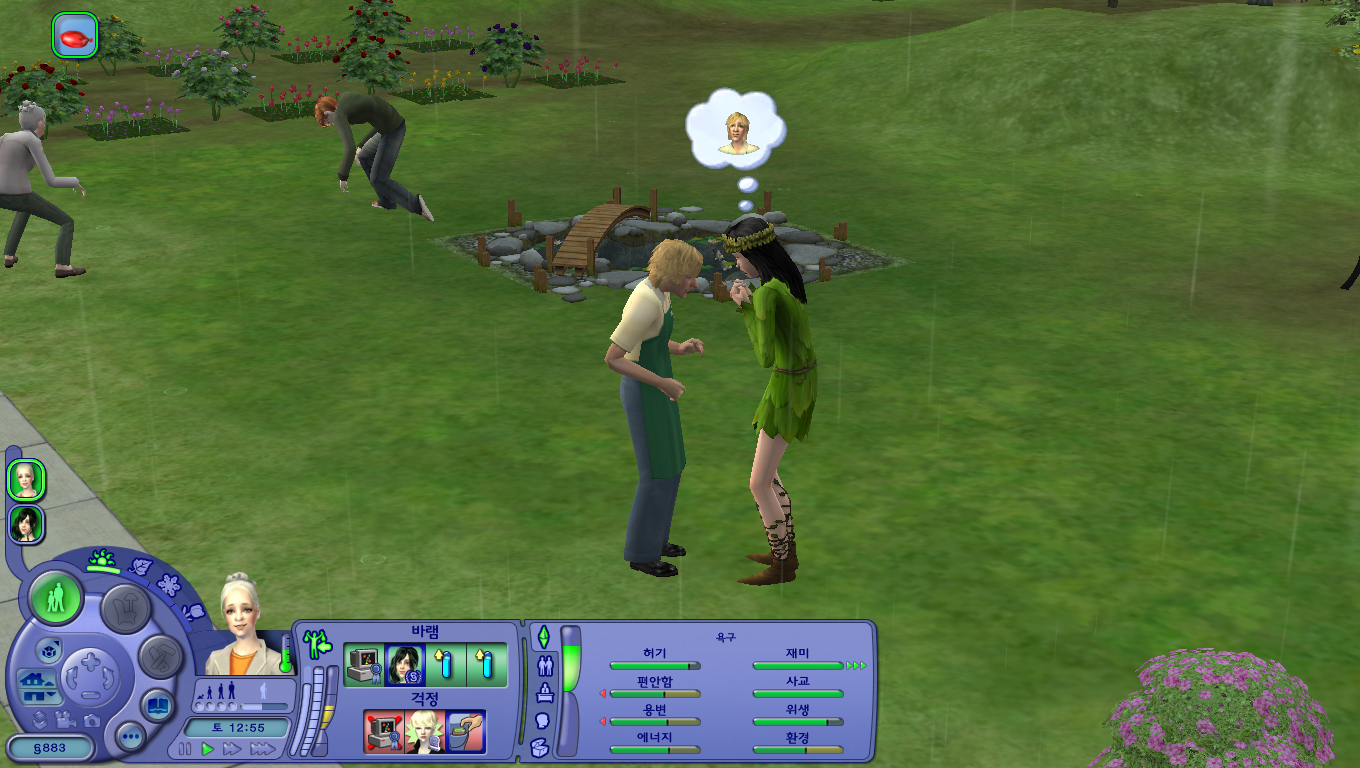Set game speed to normal play
The image size is (1360, 768).
coord(208,748)
